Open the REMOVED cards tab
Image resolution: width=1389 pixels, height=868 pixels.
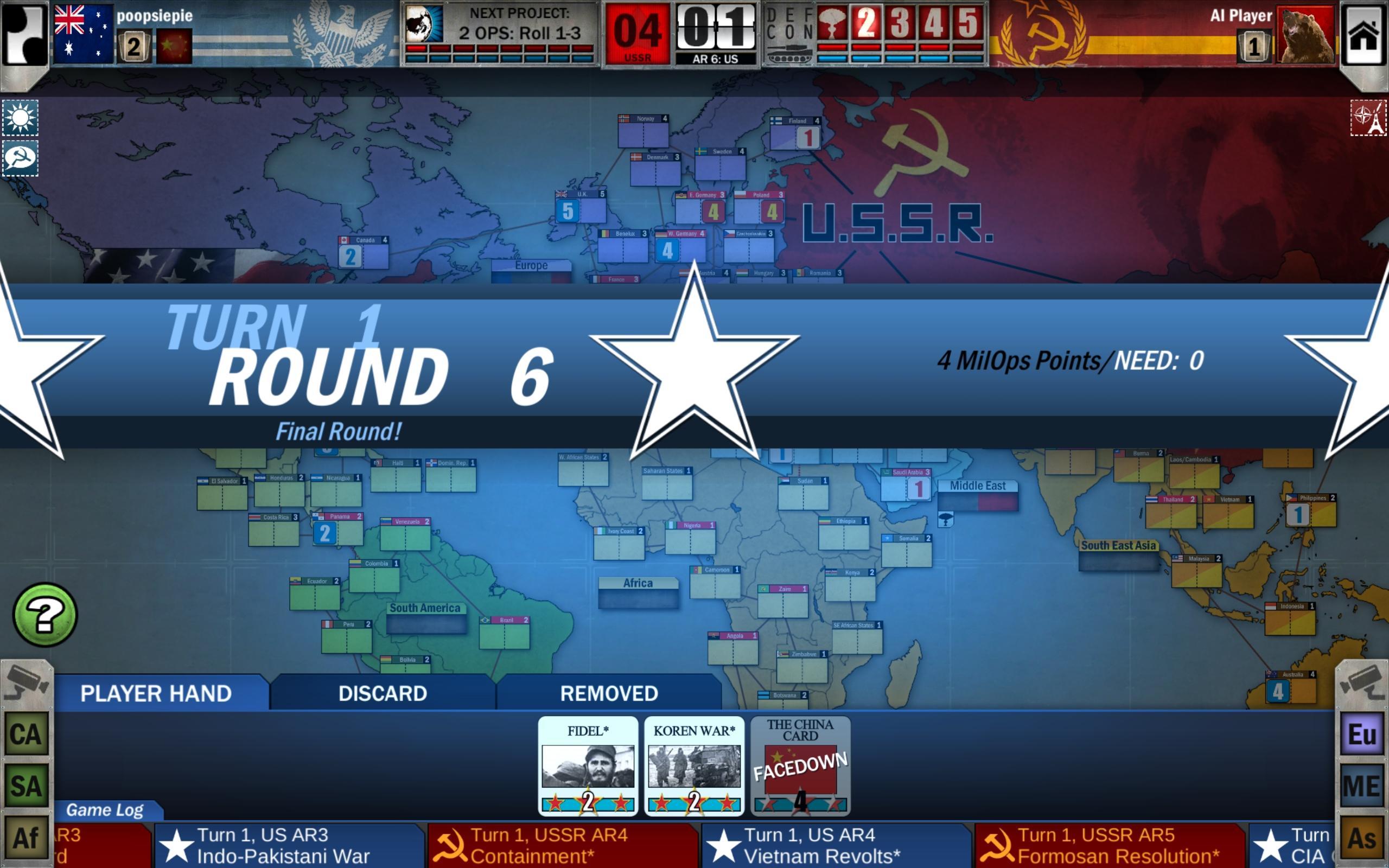pyautogui.click(x=608, y=693)
